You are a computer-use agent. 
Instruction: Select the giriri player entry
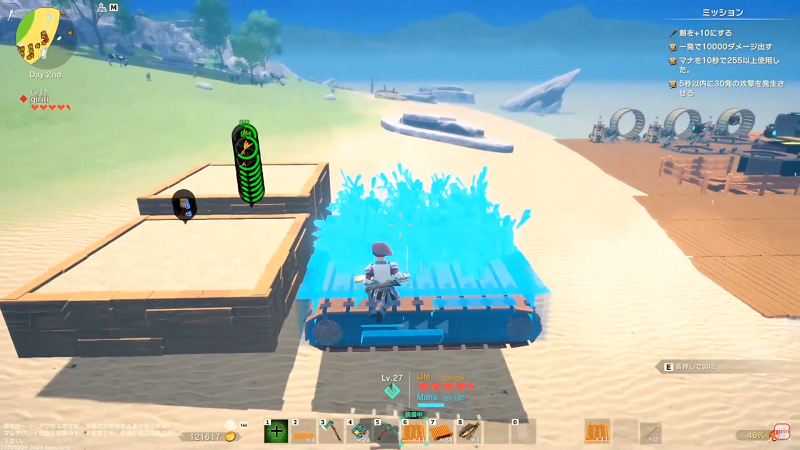(40, 98)
